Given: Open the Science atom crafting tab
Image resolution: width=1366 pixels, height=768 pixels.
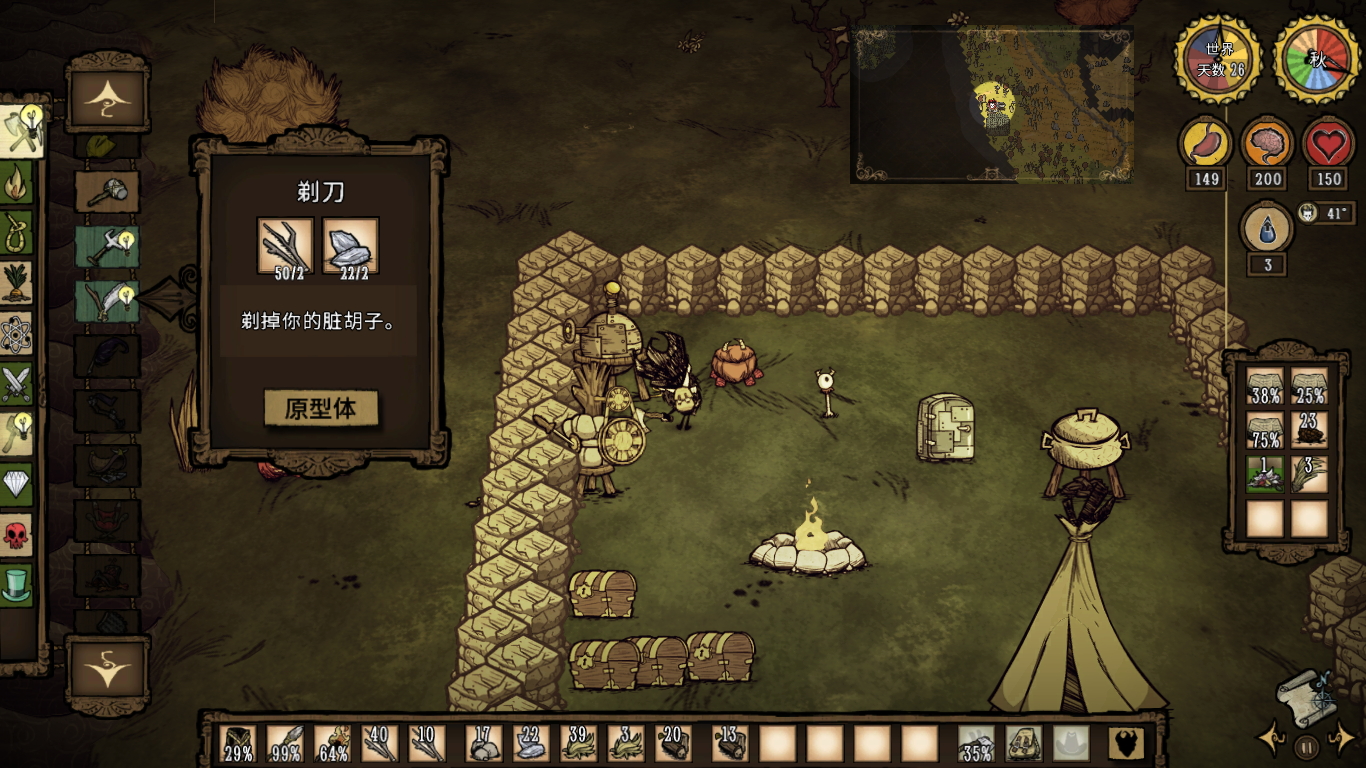Looking at the screenshot, I should coord(17,334).
